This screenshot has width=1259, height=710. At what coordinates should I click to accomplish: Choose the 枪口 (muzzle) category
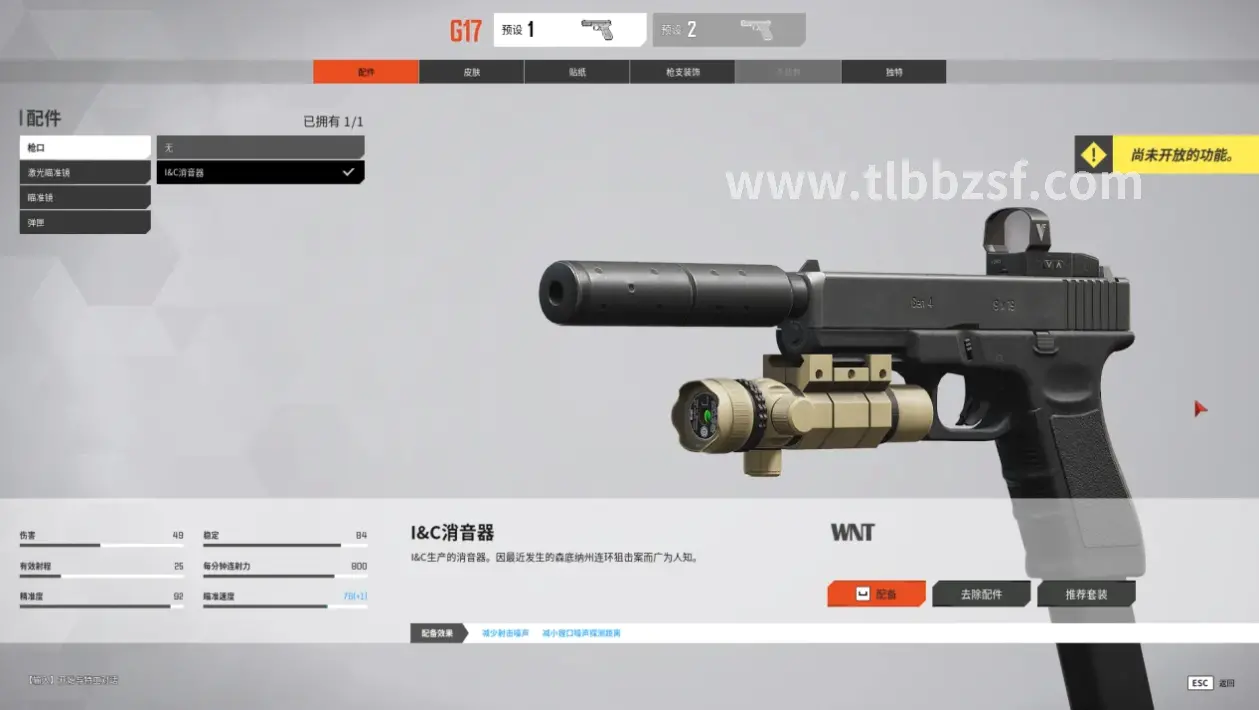tap(85, 148)
